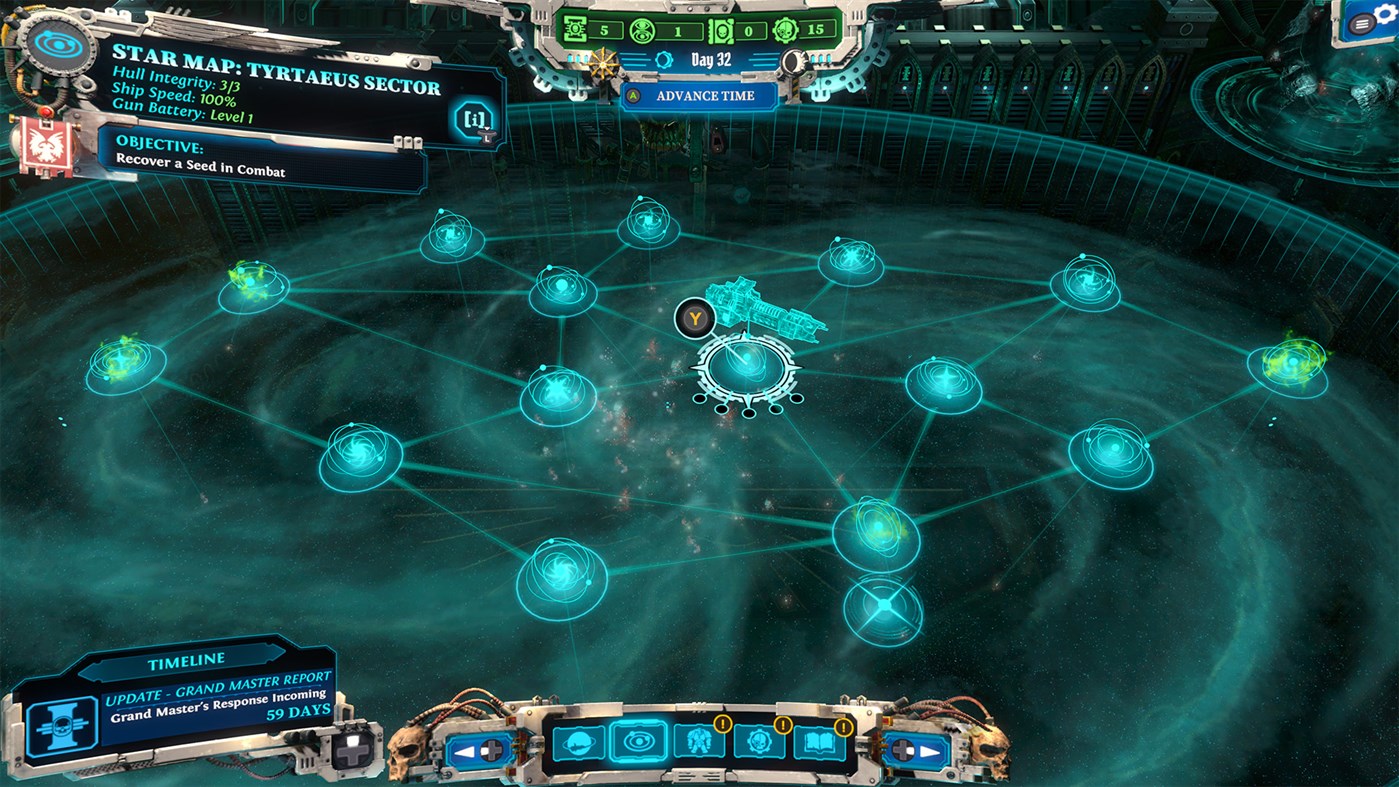Open the Star Map planet icon
This screenshot has height=787, width=1399.
click(578, 741)
